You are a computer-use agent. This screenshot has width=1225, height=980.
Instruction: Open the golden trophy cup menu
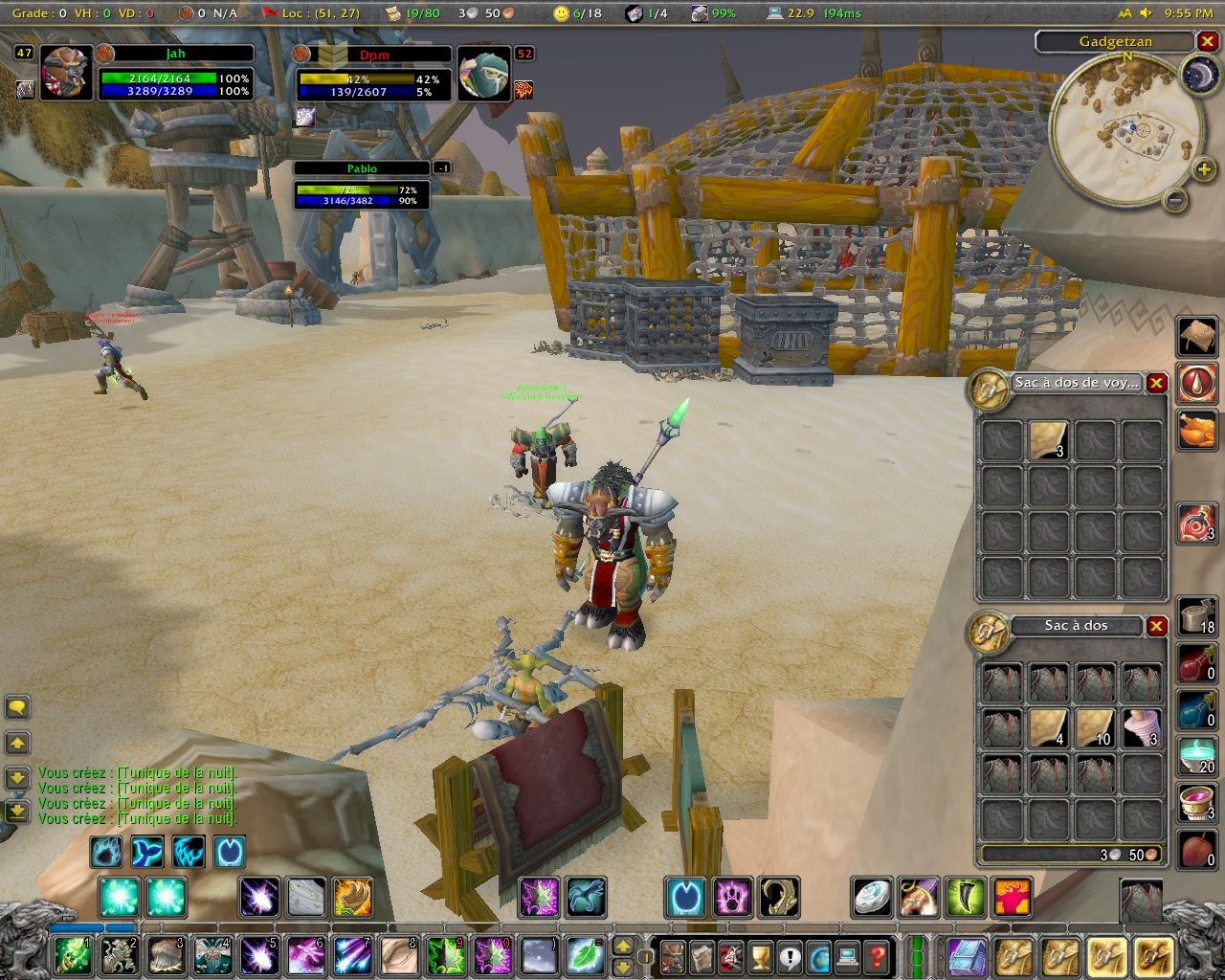coord(760,955)
